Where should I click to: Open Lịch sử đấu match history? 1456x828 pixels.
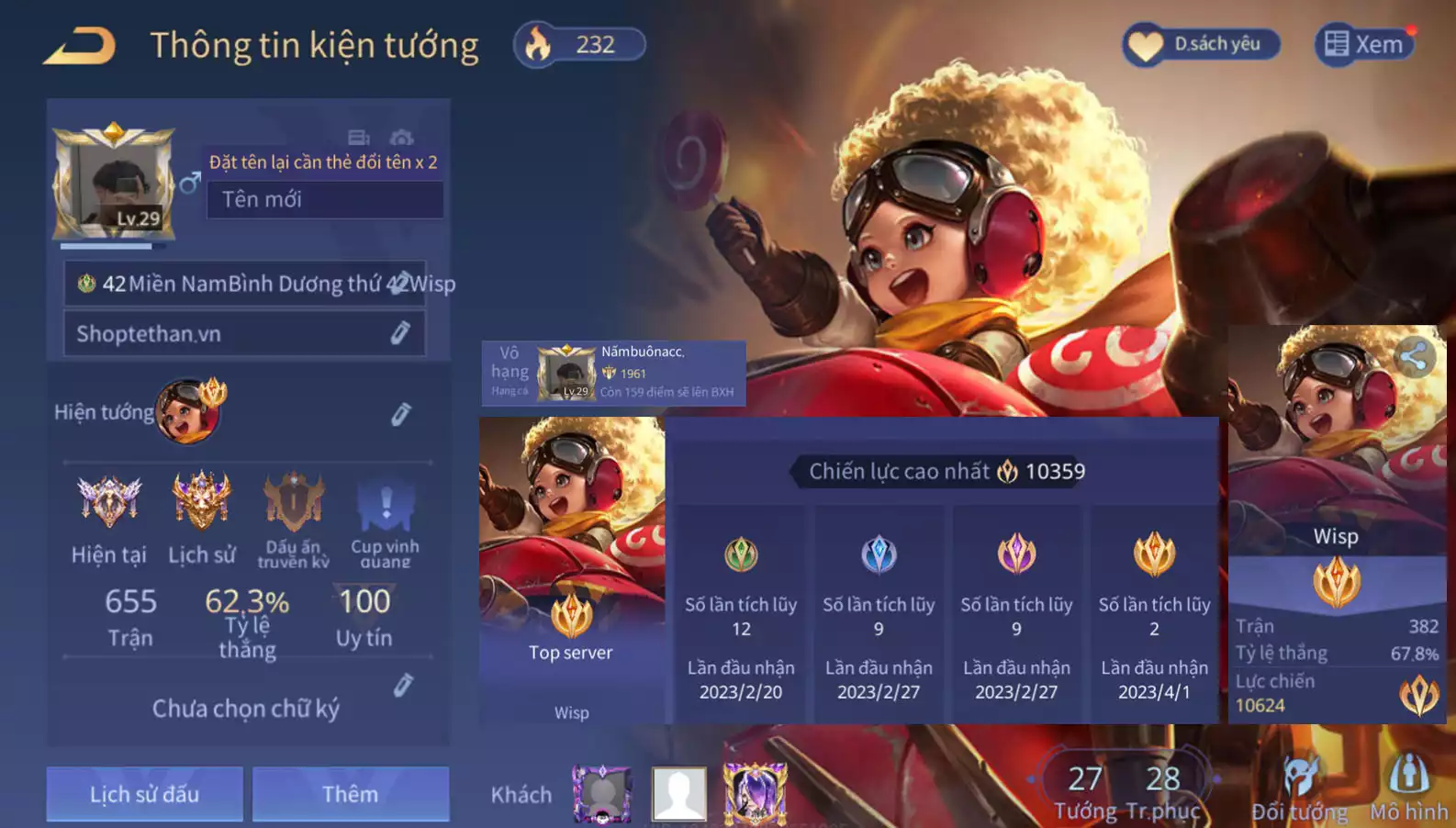click(144, 794)
